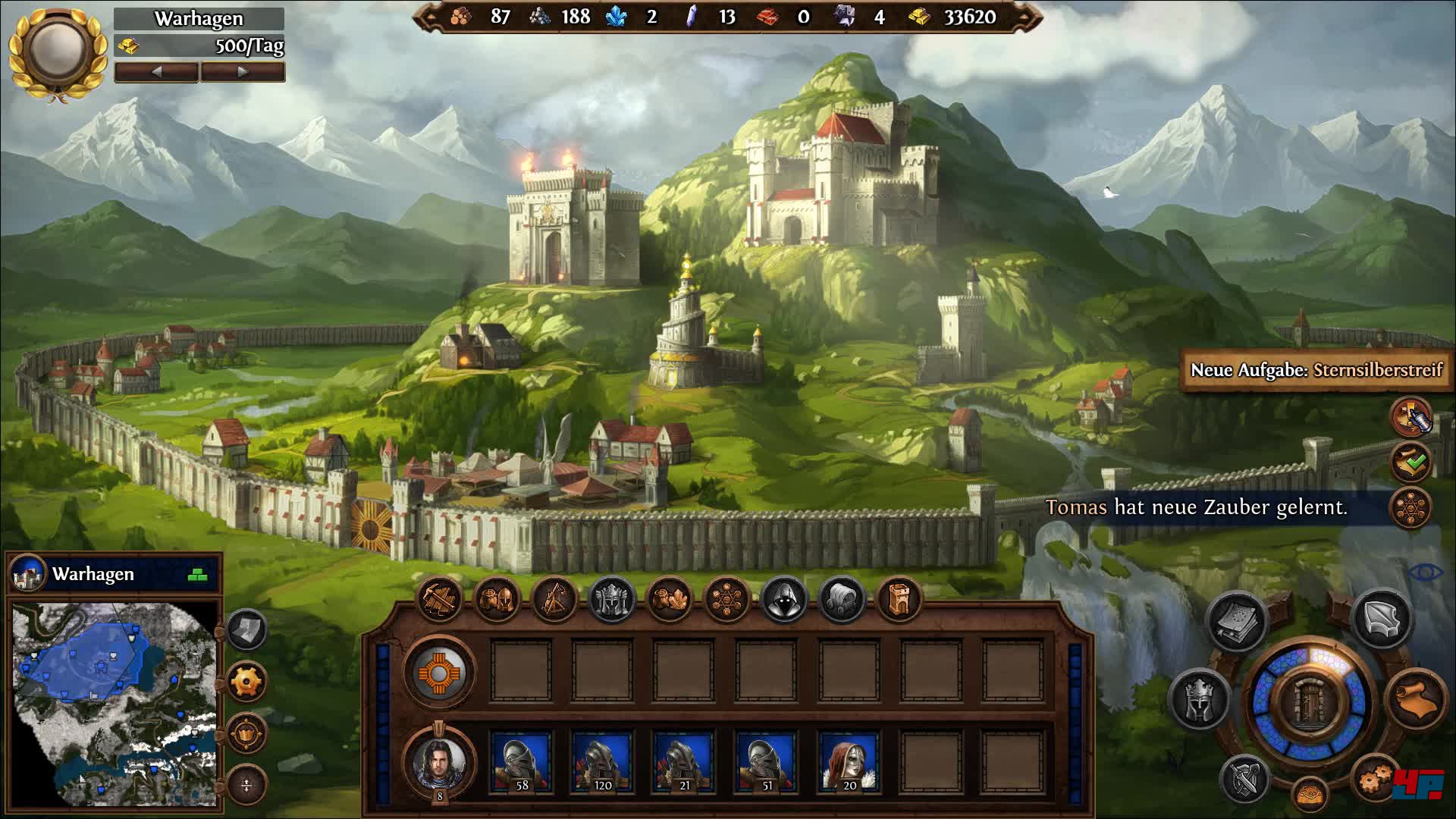Select the hooded unit stack of 20
Viewport: 1456px width, 819px height.
click(x=849, y=761)
